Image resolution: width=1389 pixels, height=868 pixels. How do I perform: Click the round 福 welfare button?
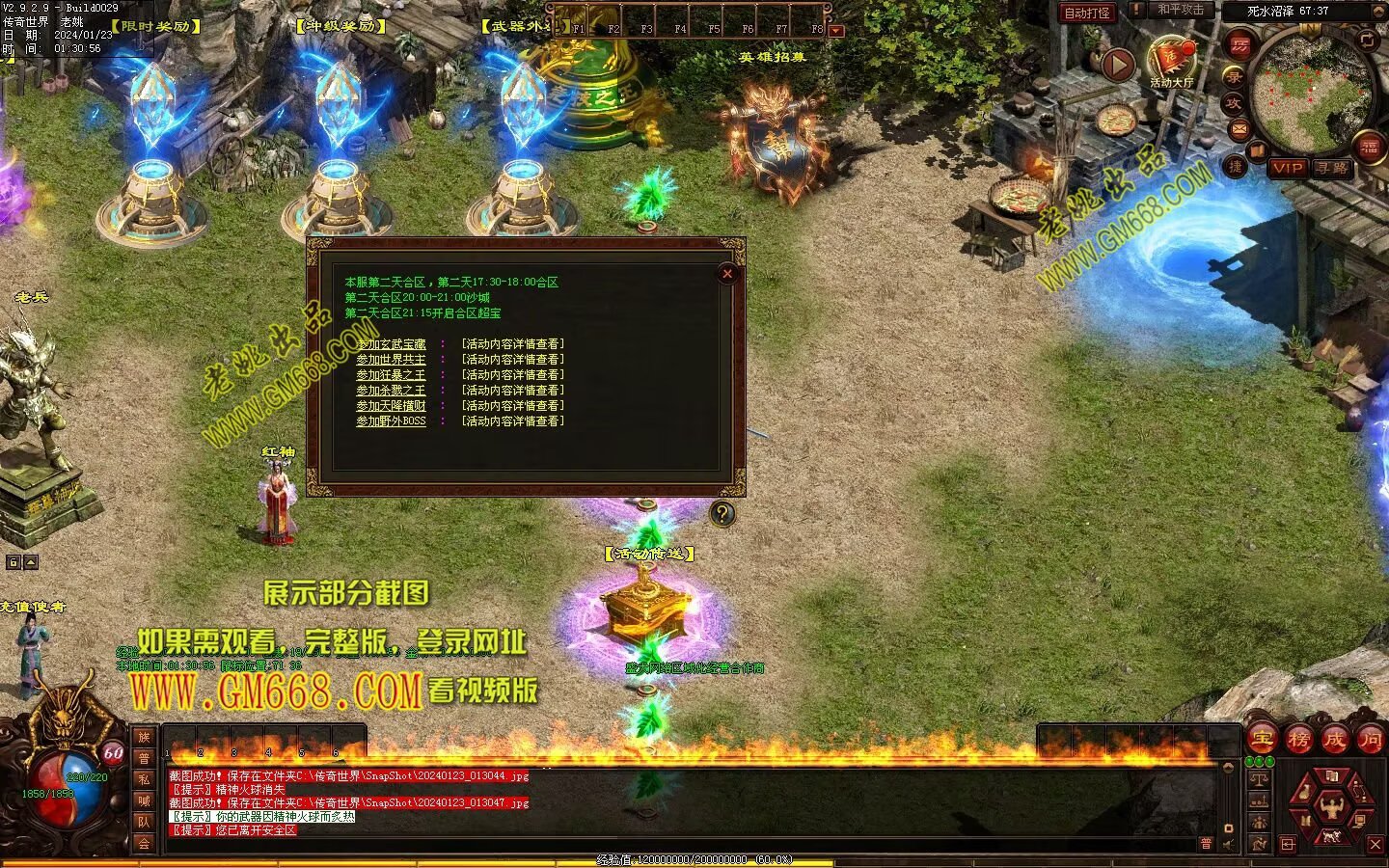point(1371,147)
